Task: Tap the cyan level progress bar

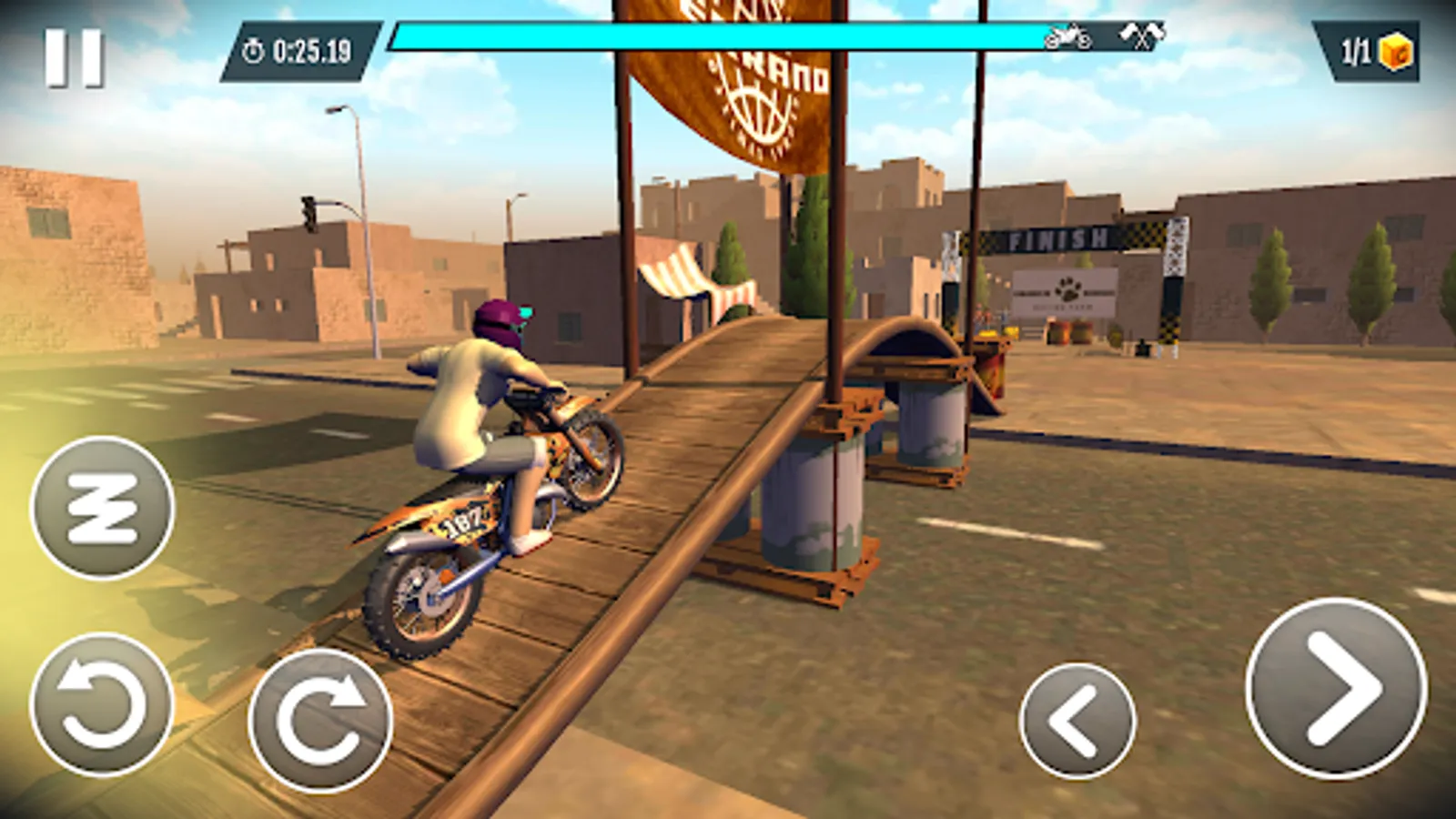Action: pos(710,36)
